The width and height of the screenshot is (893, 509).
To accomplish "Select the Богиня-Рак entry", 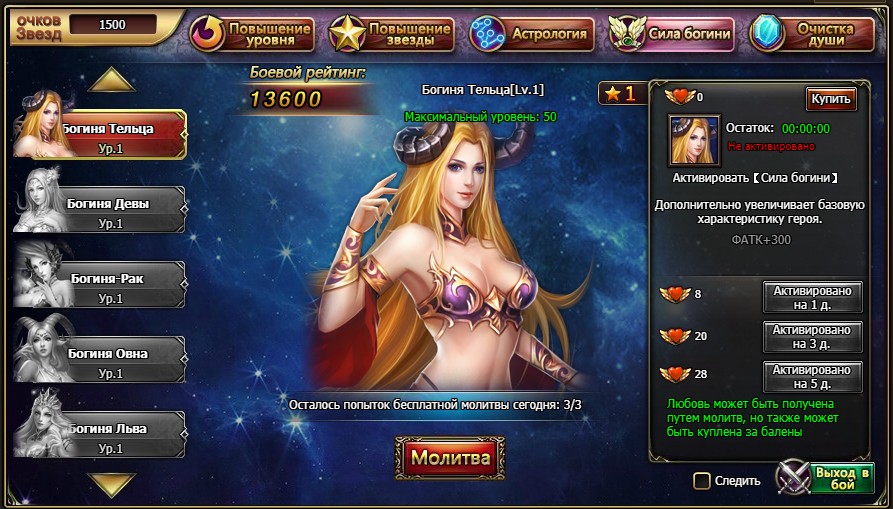I will [108, 285].
